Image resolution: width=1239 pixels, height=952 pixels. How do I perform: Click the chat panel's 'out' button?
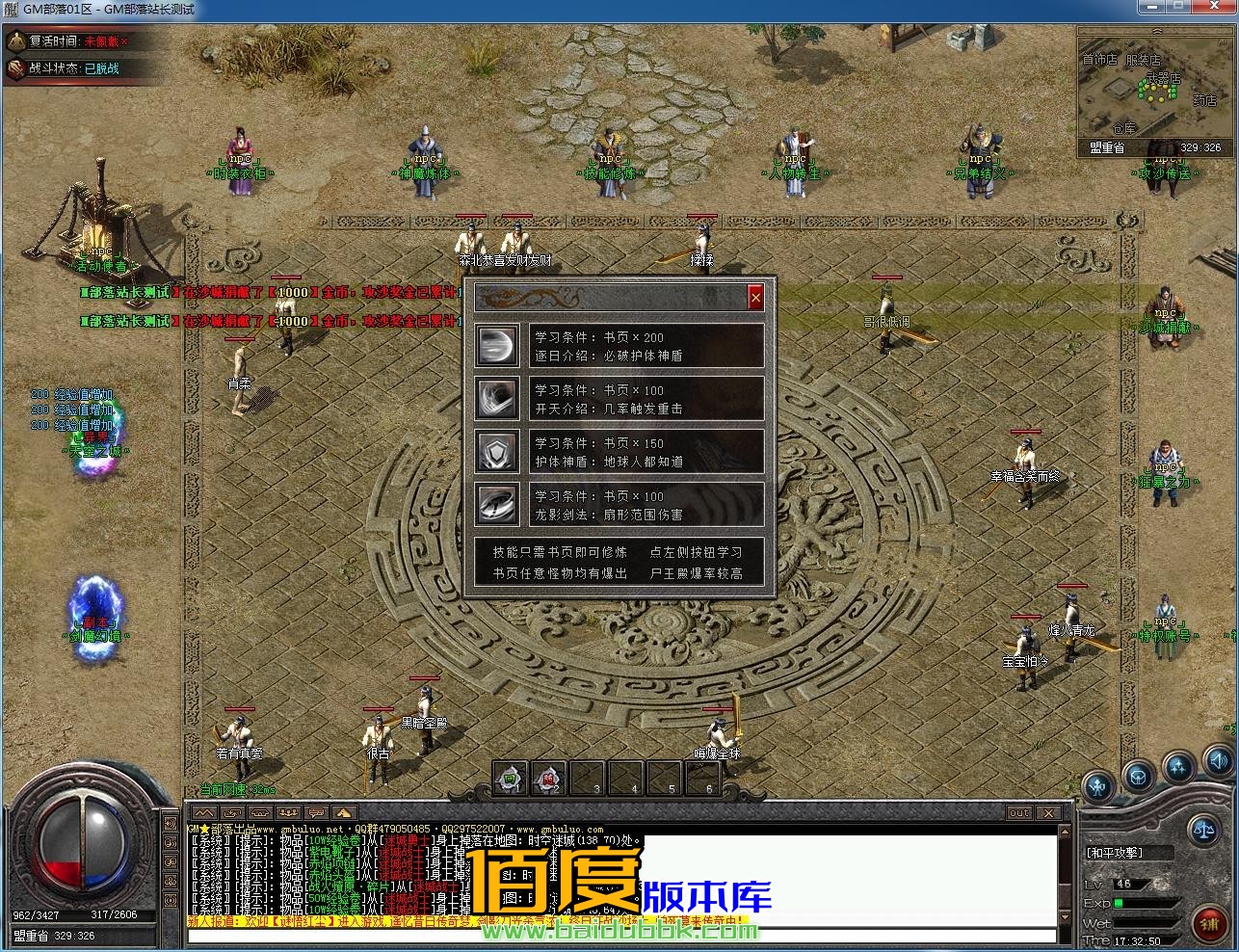coord(1019,812)
